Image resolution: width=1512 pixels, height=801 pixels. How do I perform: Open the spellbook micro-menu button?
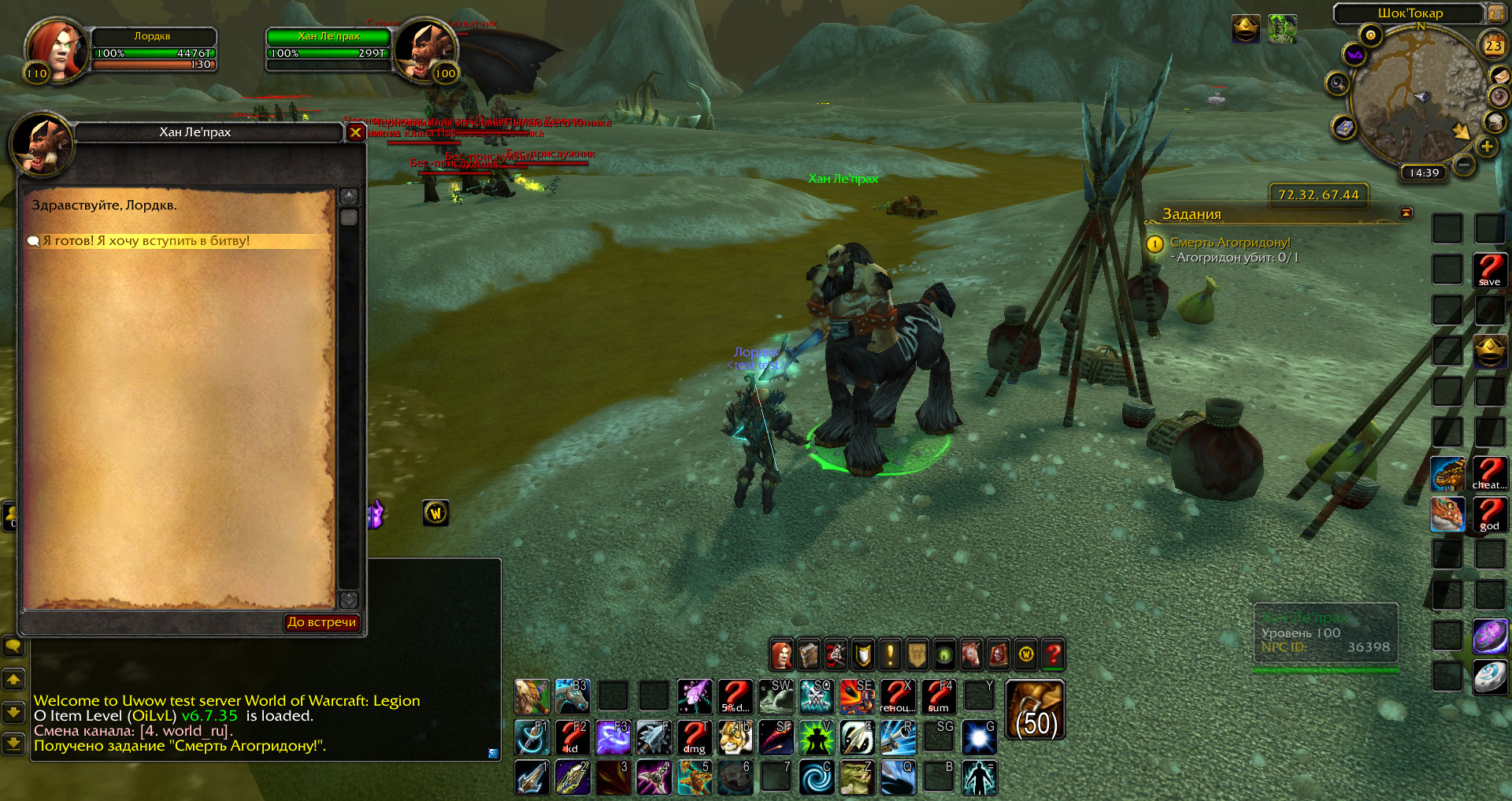click(x=809, y=654)
